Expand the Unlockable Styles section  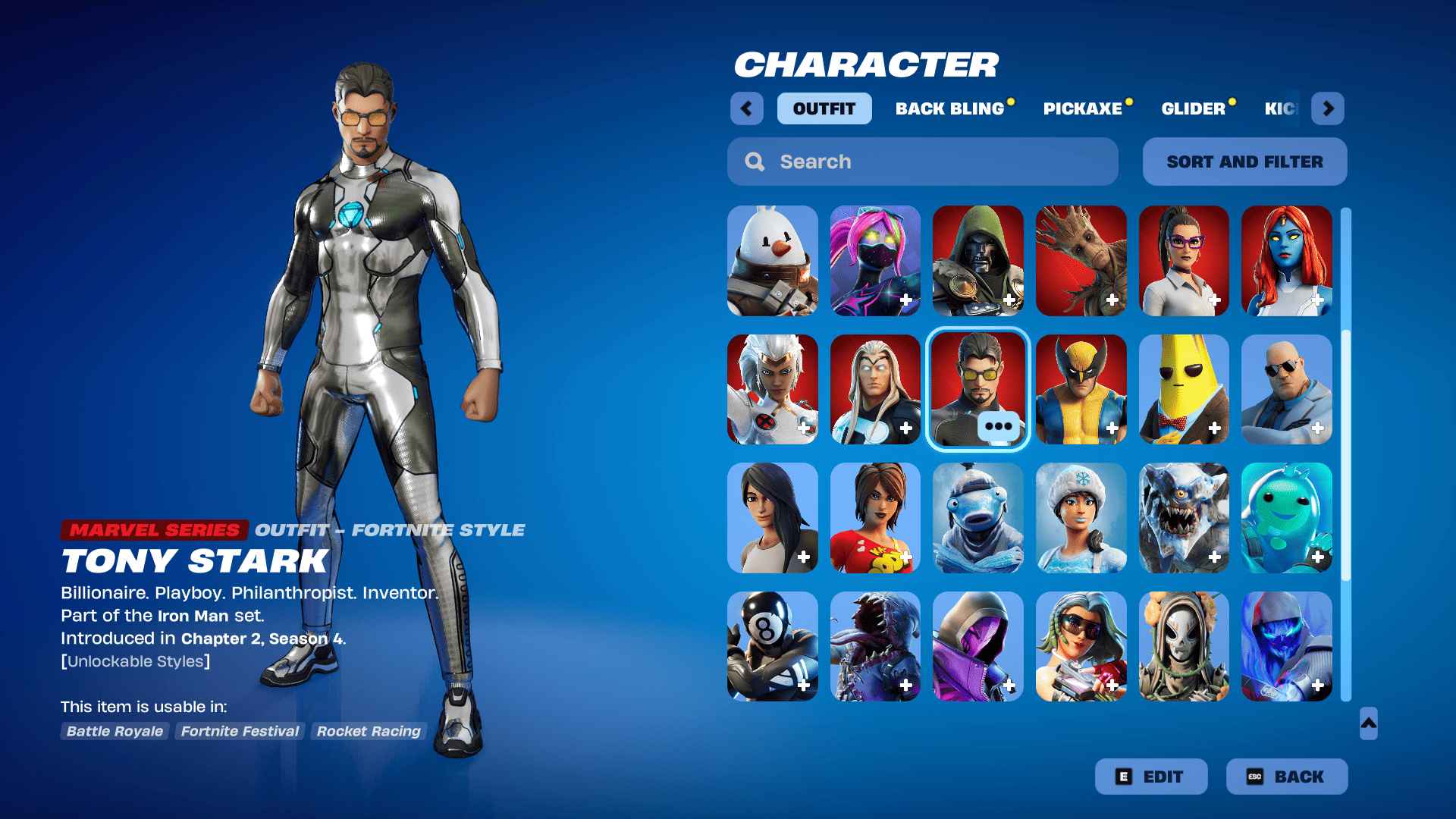click(135, 661)
